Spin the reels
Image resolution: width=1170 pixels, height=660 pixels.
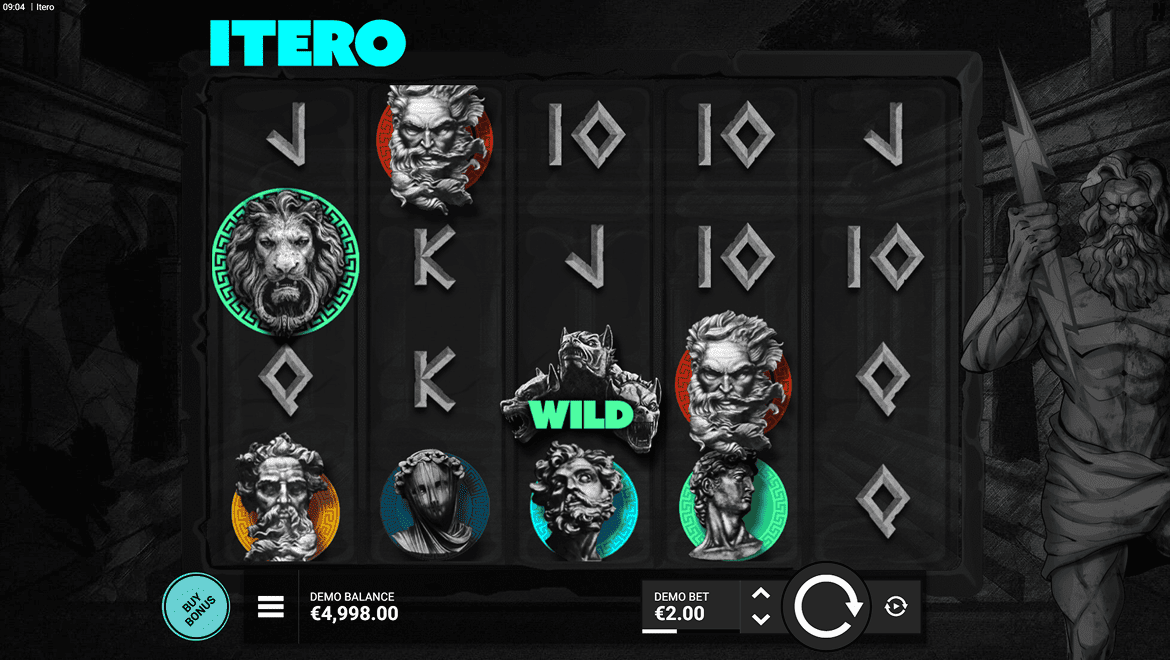click(x=828, y=607)
